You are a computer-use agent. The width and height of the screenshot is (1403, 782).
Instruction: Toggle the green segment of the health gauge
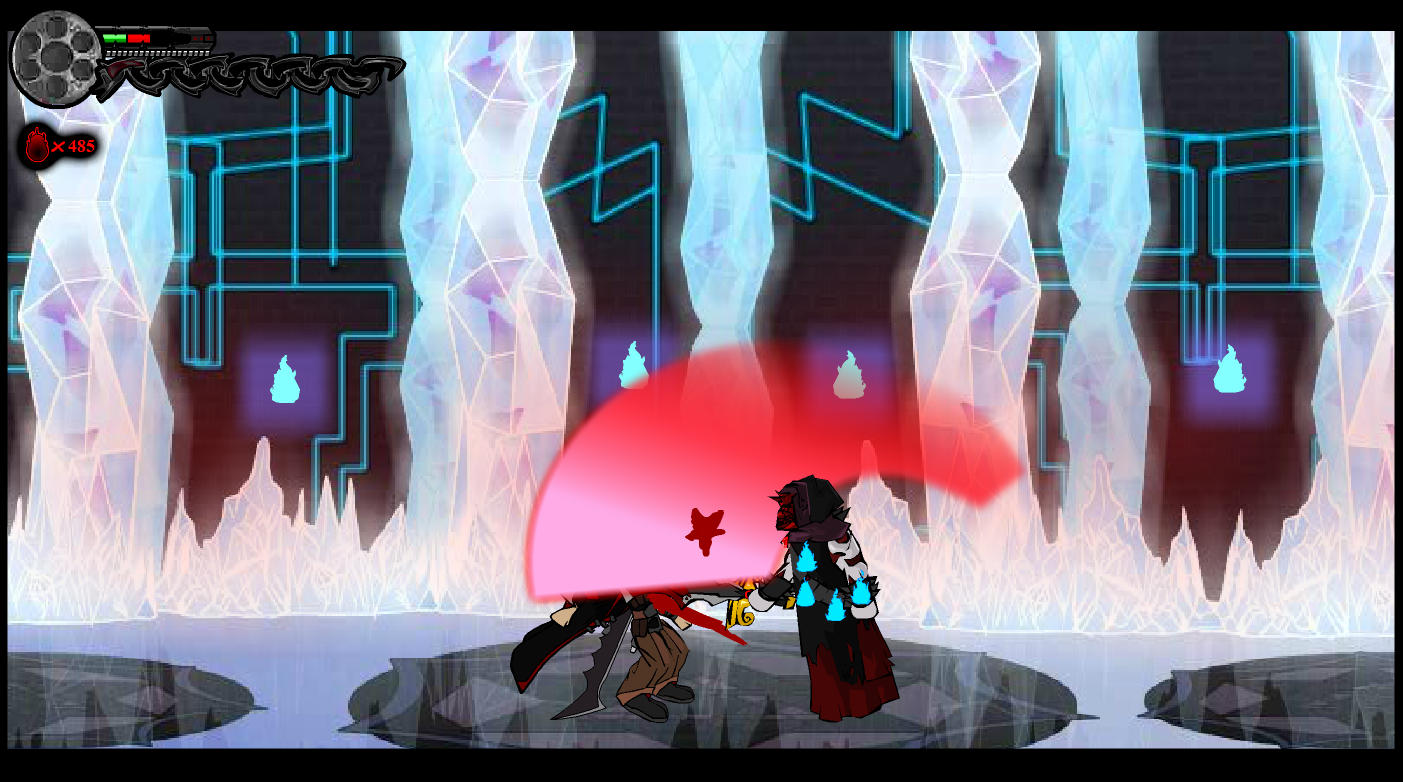114,38
